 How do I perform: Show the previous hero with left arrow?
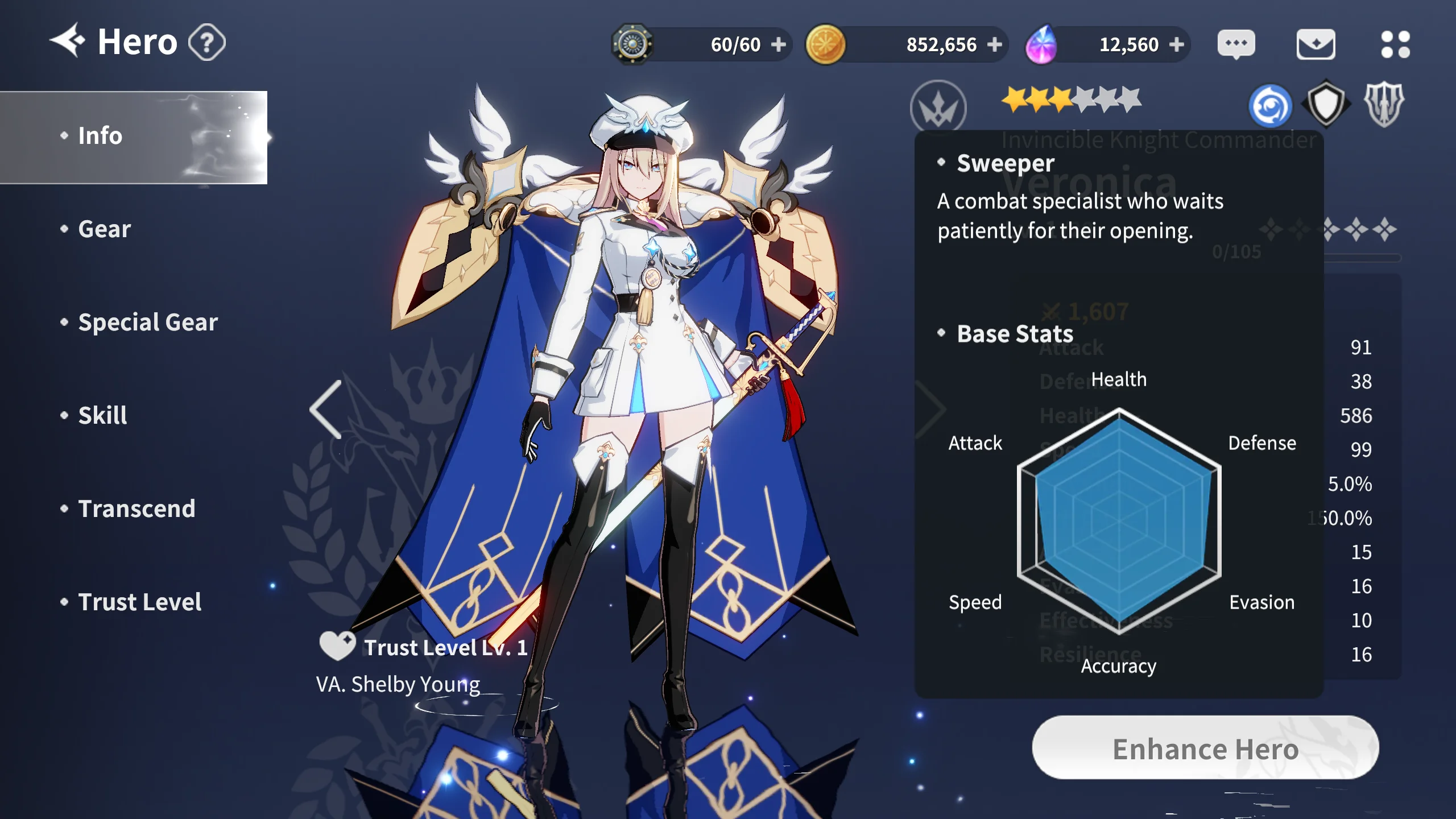click(x=326, y=409)
